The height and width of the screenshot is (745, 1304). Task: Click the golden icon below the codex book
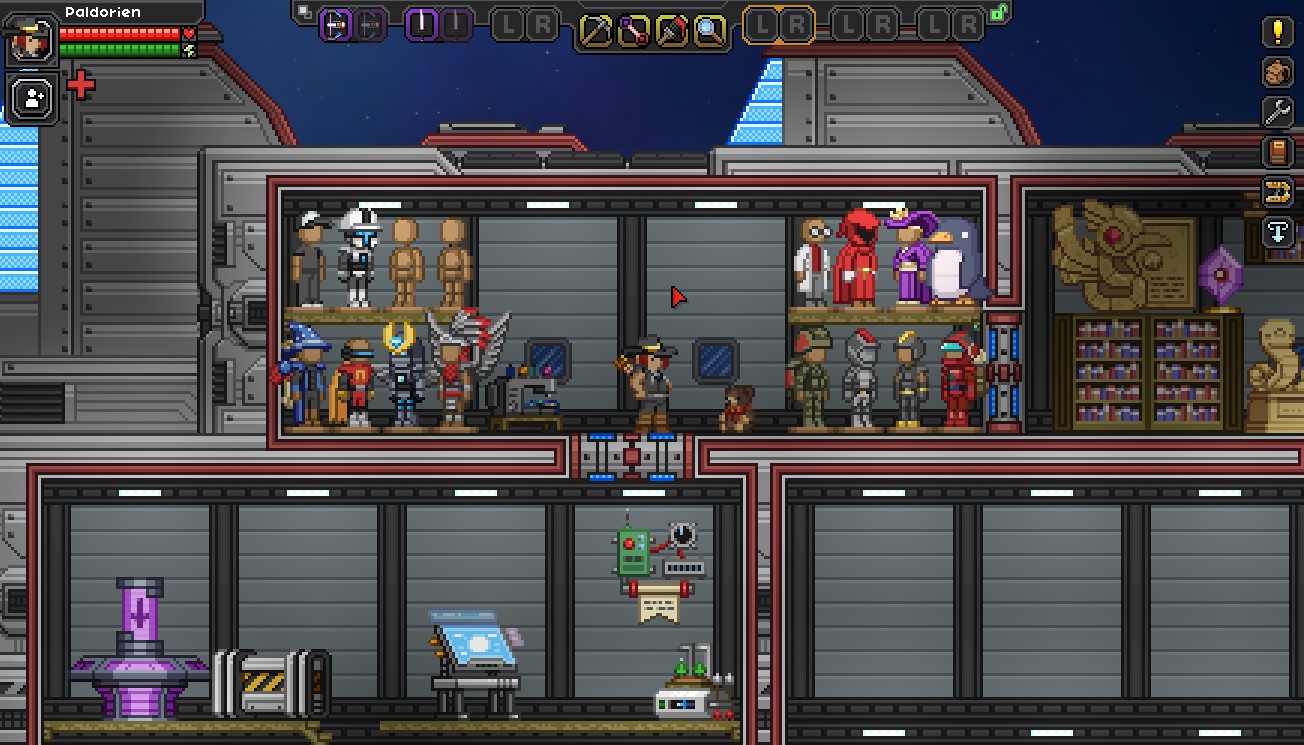click(x=1277, y=191)
